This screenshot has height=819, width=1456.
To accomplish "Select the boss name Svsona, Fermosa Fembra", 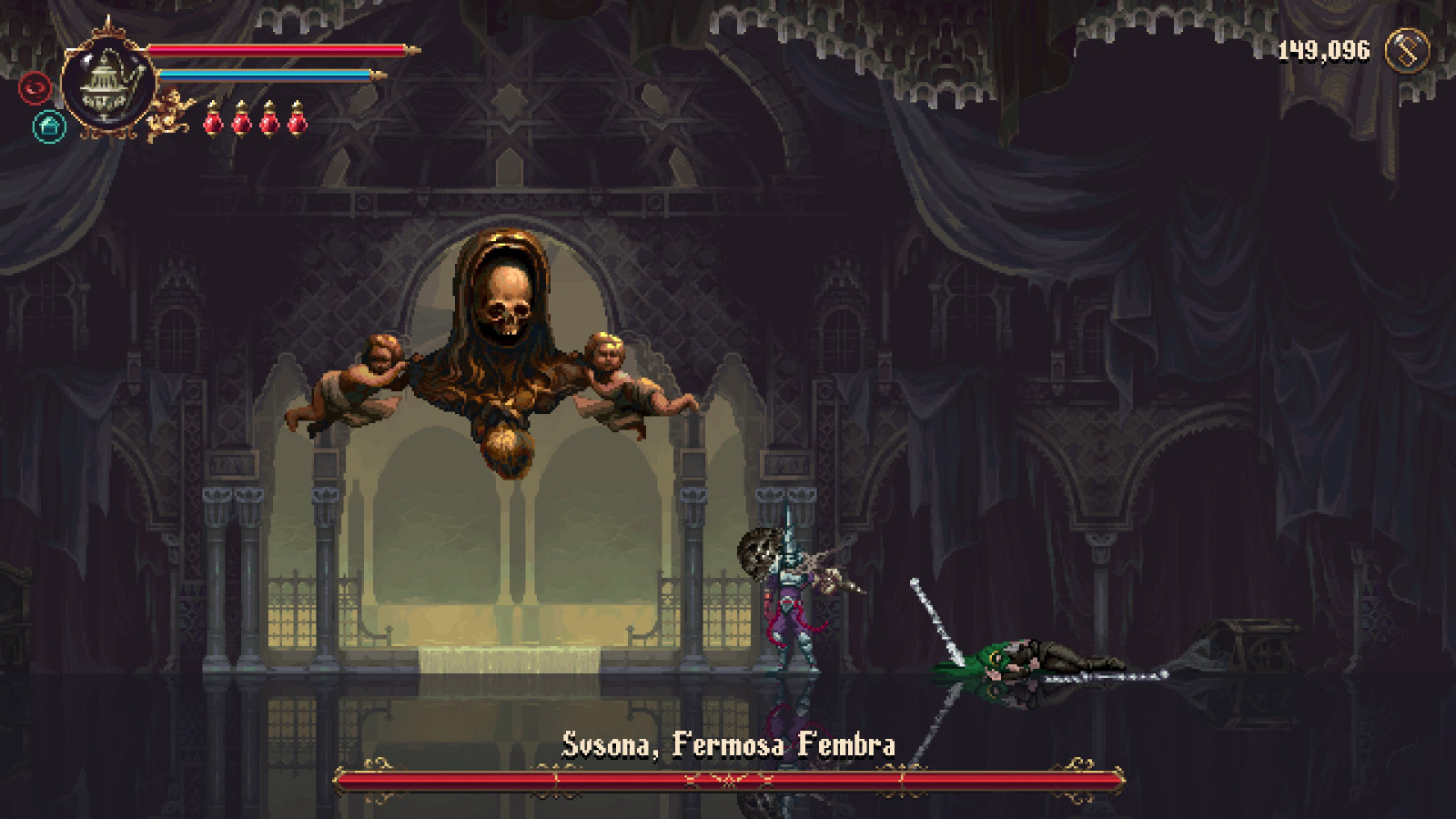I will pyautogui.click(x=728, y=743).
